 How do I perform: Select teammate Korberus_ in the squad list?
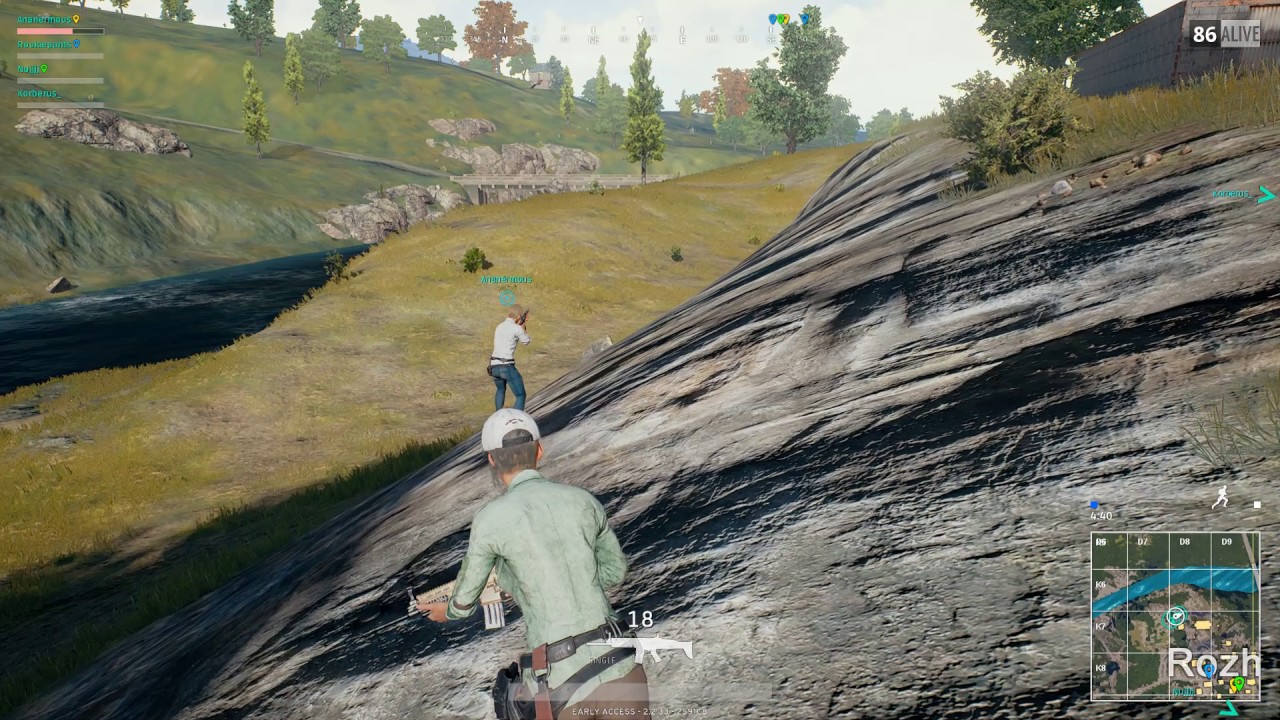pyautogui.click(x=39, y=94)
